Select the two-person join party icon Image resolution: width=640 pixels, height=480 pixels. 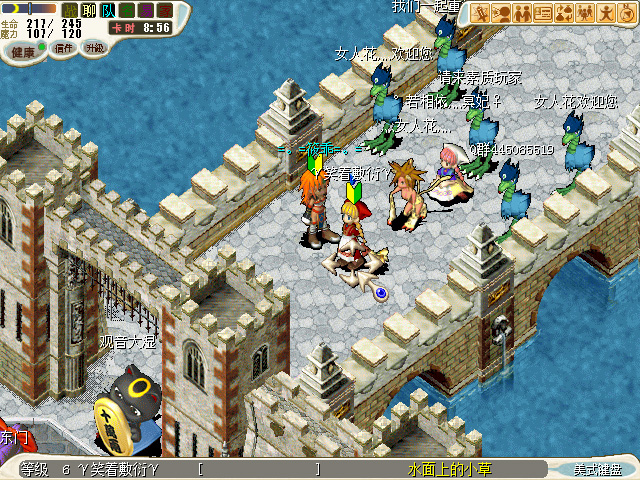pos(522,13)
